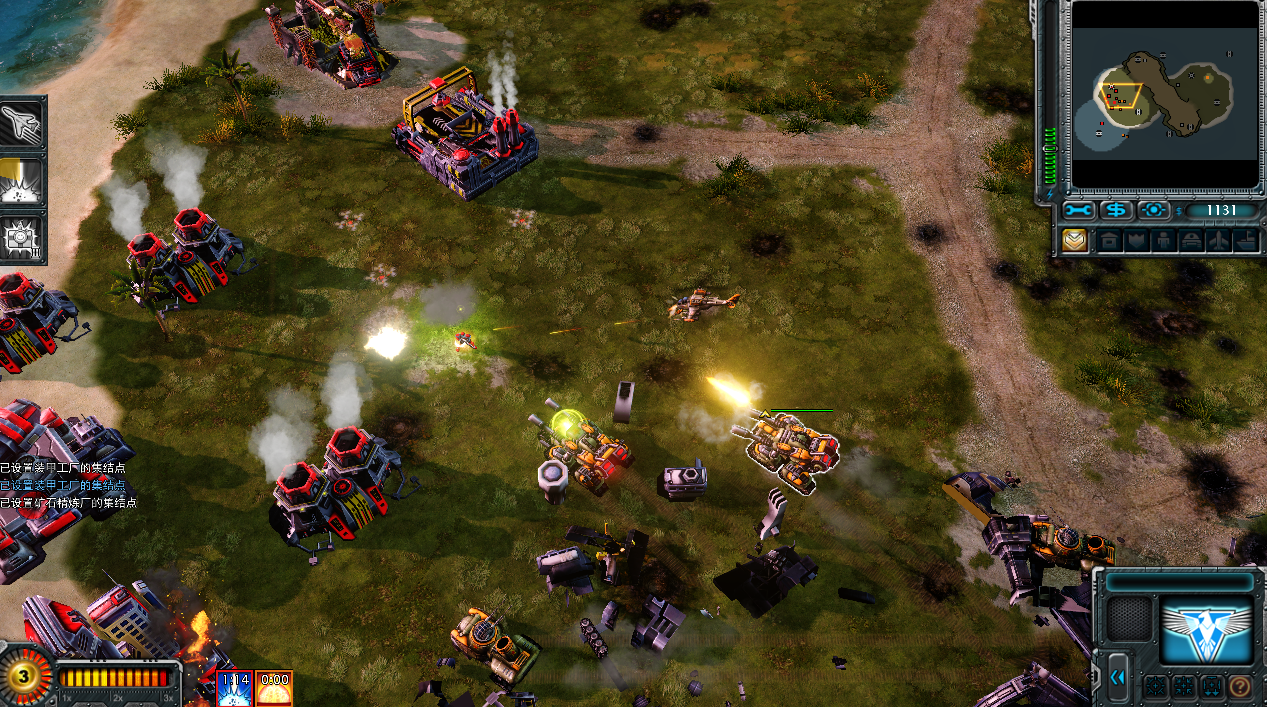Activate the jet aircraft support power
The height and width of the screenshot is (707, 1267).
click(x=22, y=122)
